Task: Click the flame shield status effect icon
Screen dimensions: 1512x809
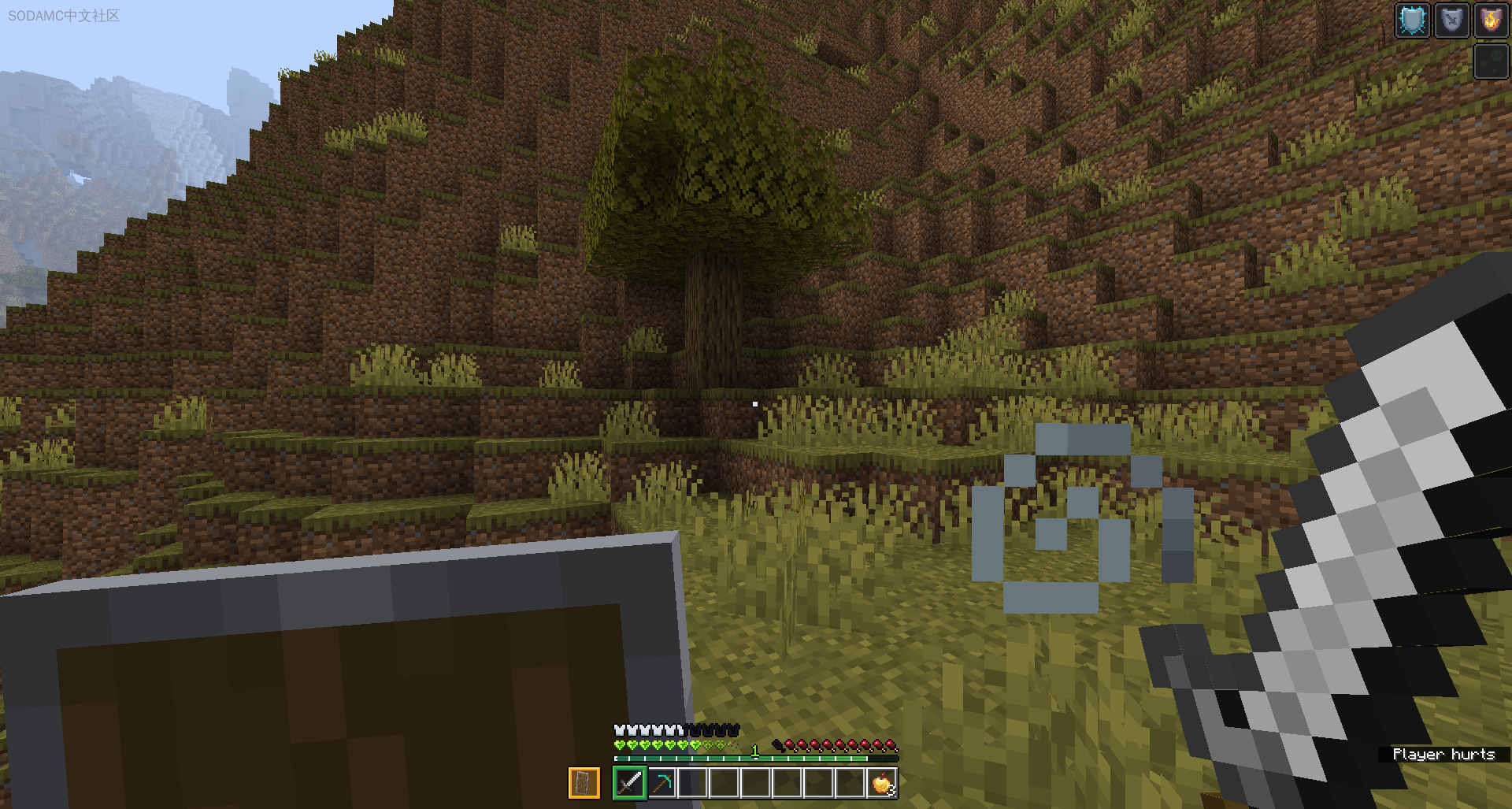Action: click(1491, 20)
